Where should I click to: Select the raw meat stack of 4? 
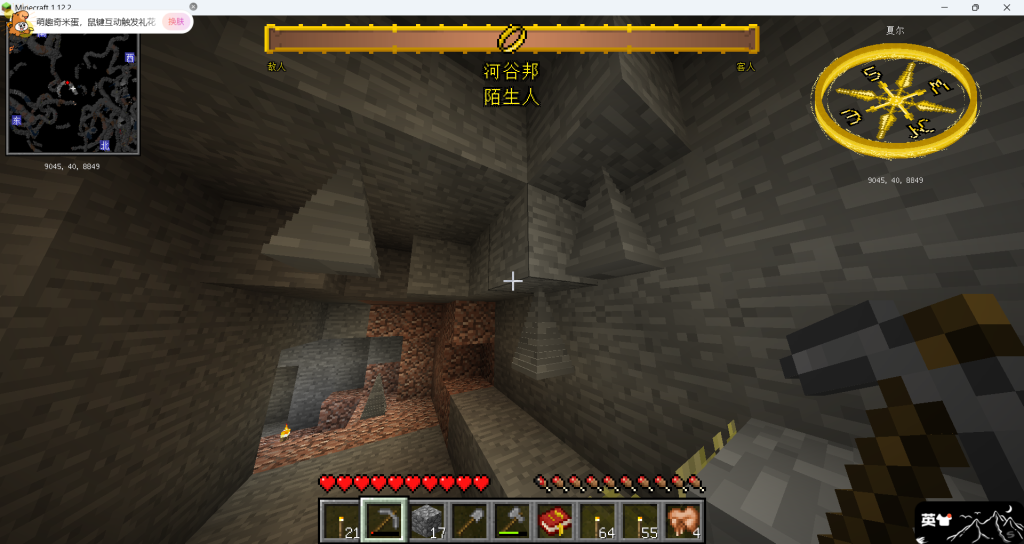683,520
